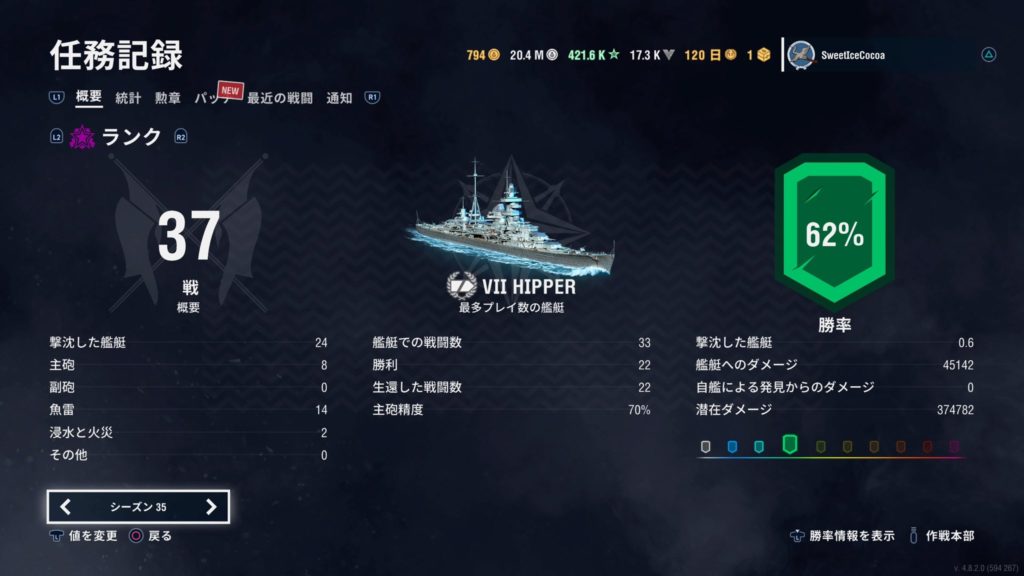Choose the highlighted green shield marker
Screen dimensions: 1024x576
point(789,444)
